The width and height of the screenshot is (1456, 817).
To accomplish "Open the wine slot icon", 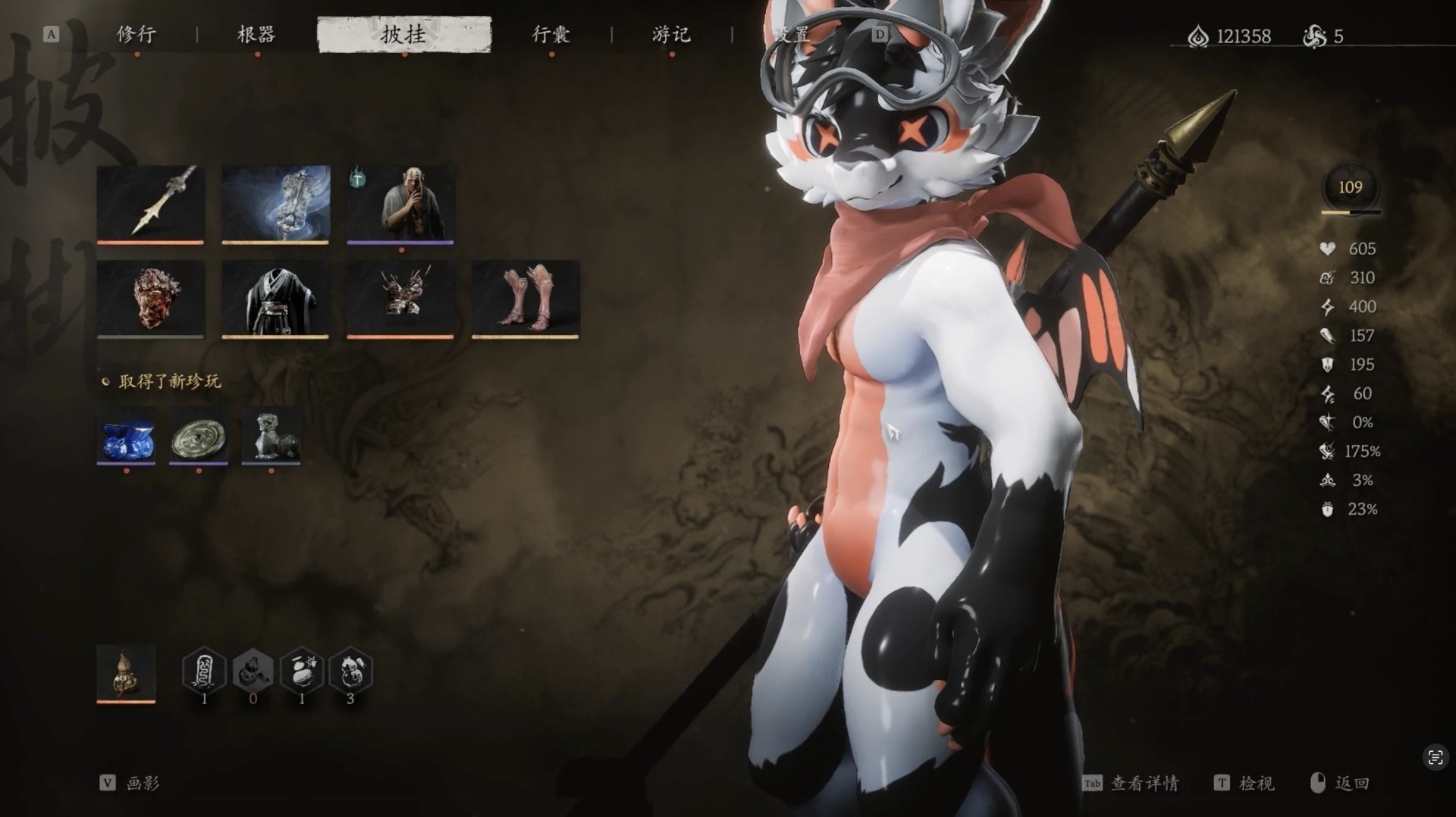I will (x=275, y=203).
